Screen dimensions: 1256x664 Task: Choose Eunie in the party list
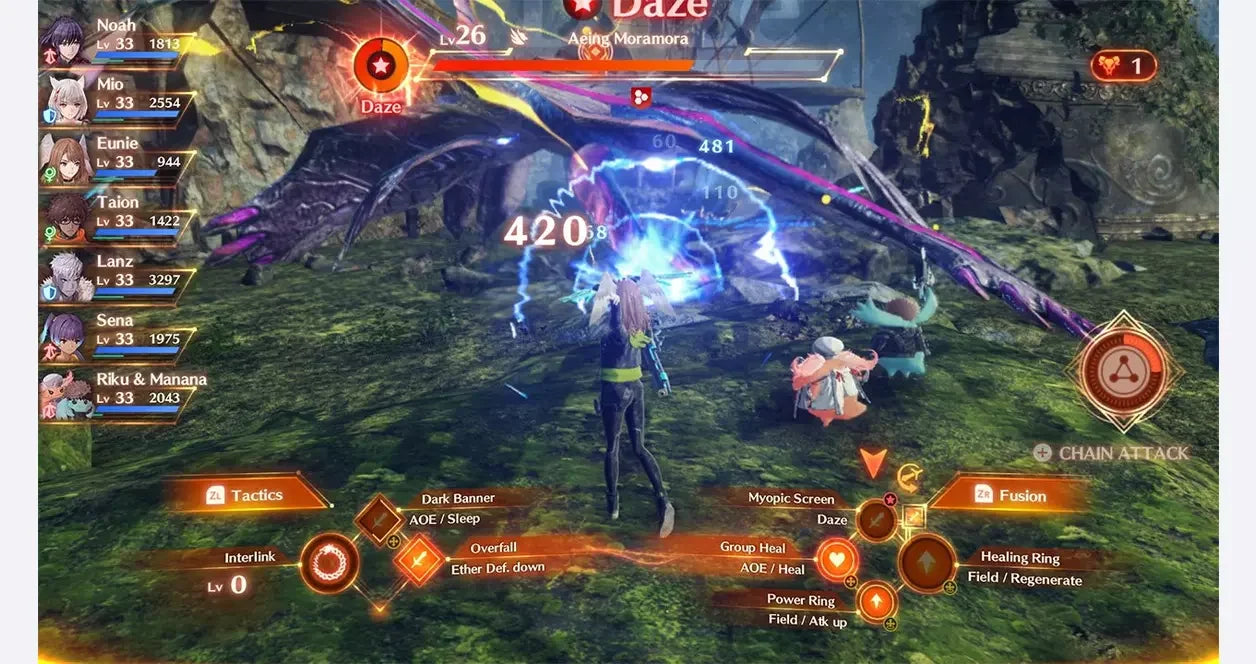[66, 160]
